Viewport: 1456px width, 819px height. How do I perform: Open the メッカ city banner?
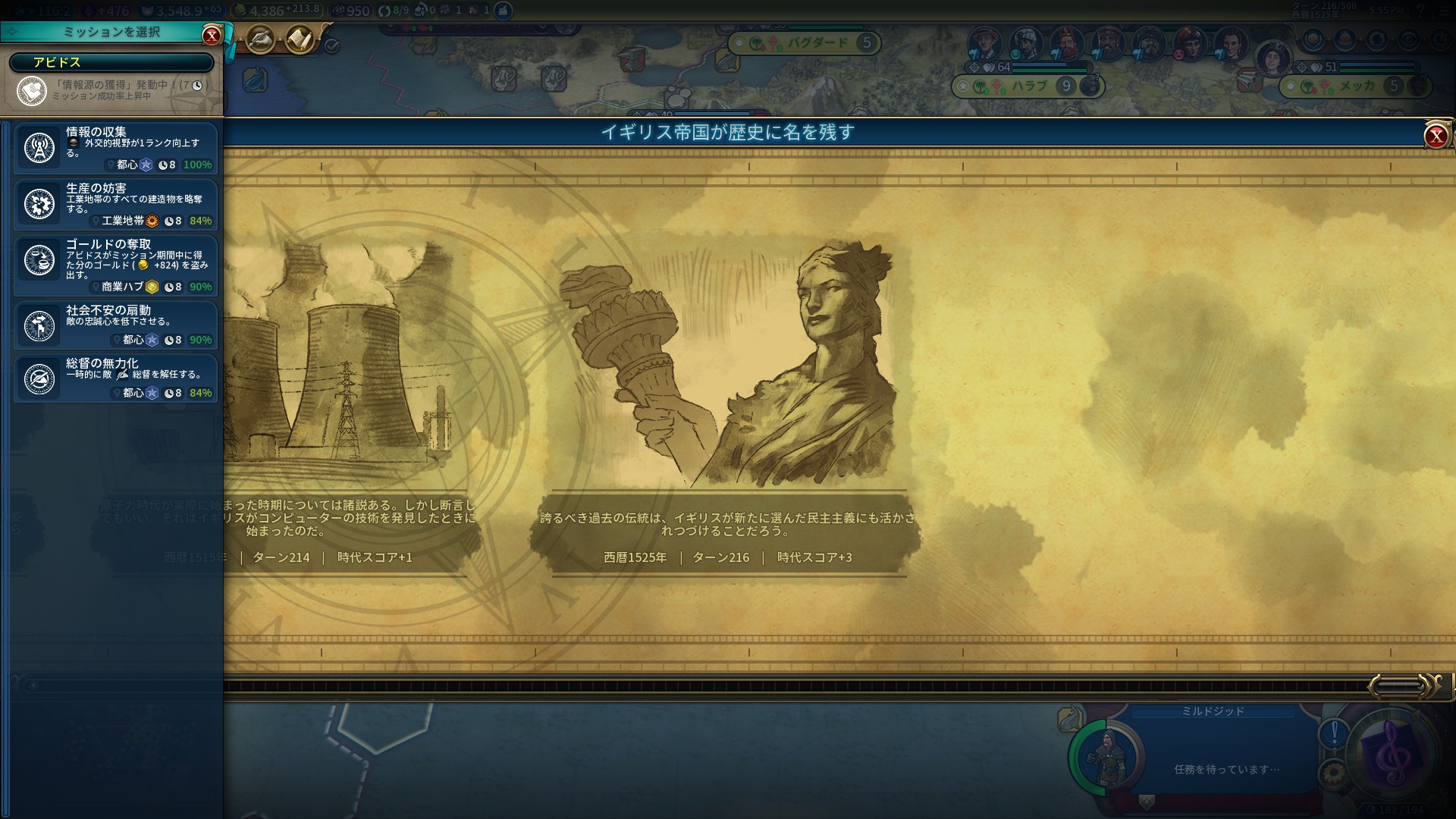tap(1356, 86)
